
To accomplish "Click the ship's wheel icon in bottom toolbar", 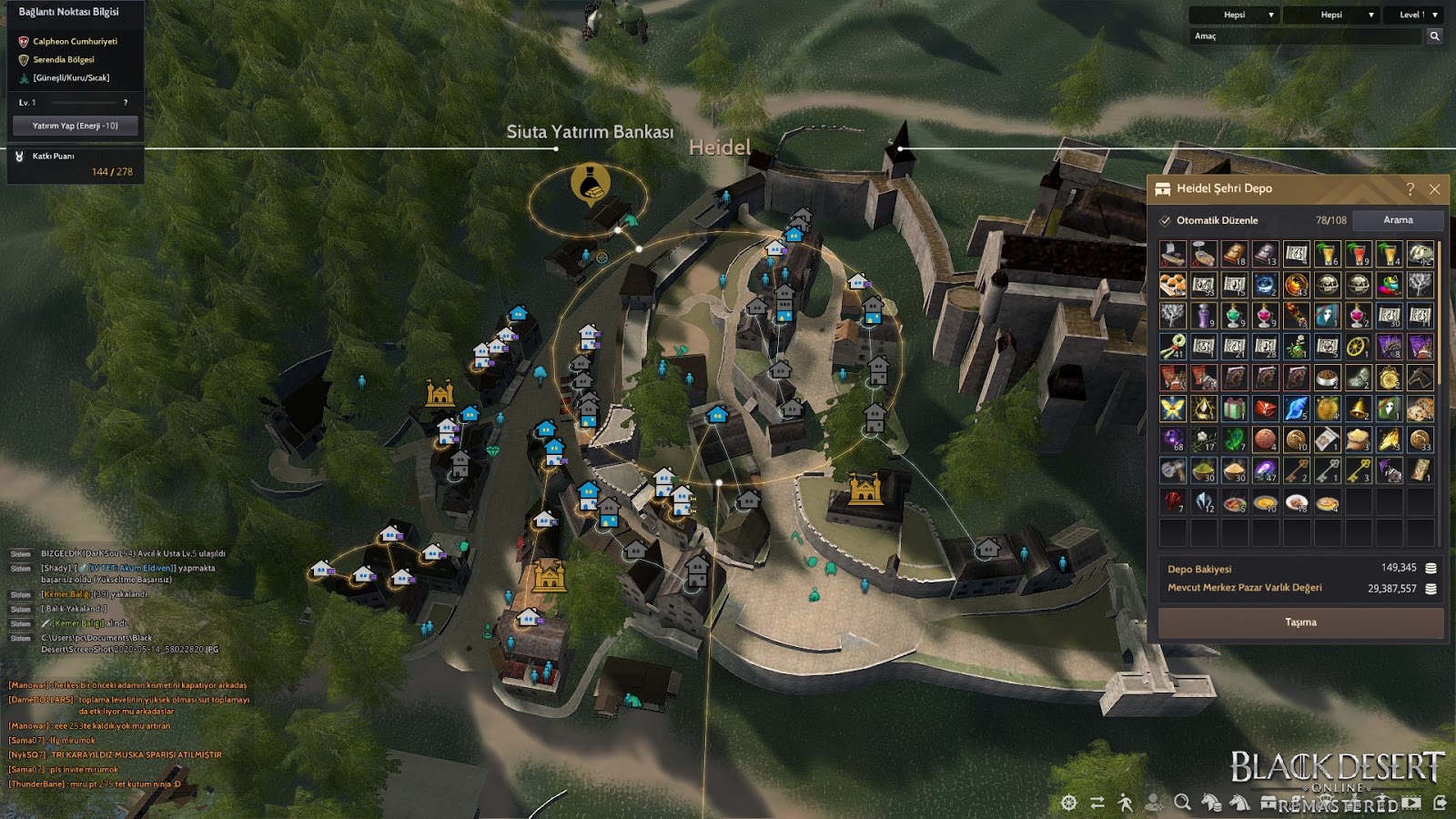I will 1069,803.
